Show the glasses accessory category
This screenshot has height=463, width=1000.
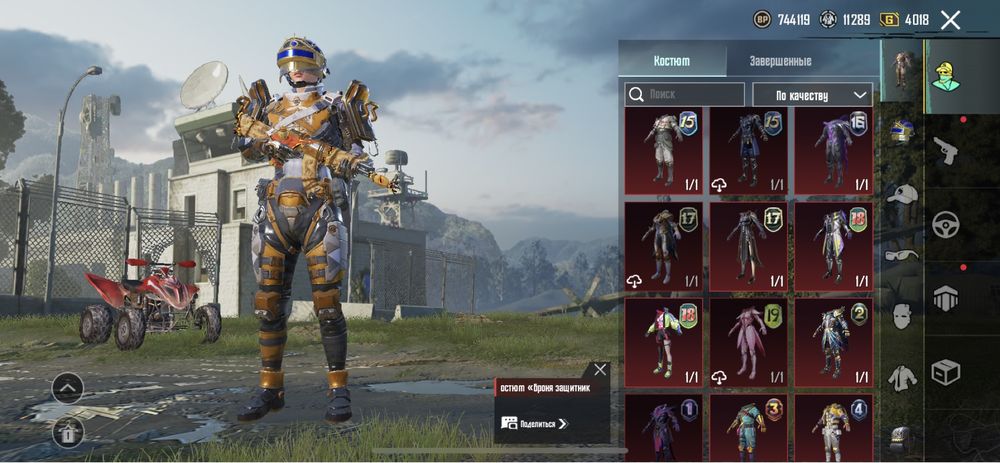click(x=902, y=254)
